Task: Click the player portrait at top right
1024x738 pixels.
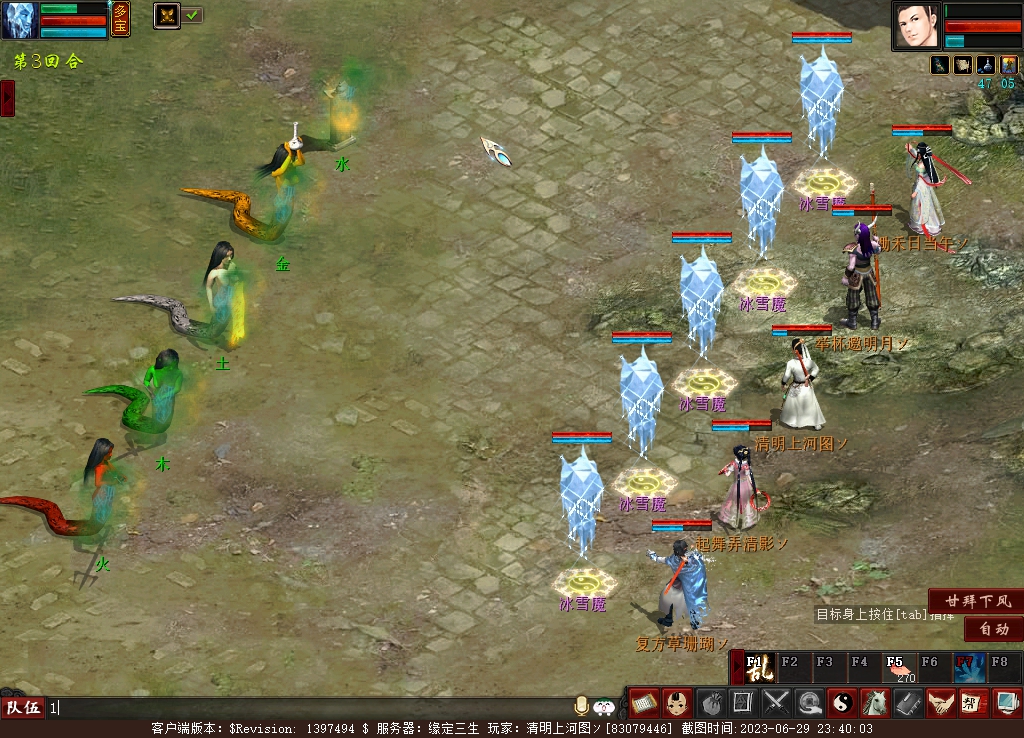Action: (x=916, y=25)
